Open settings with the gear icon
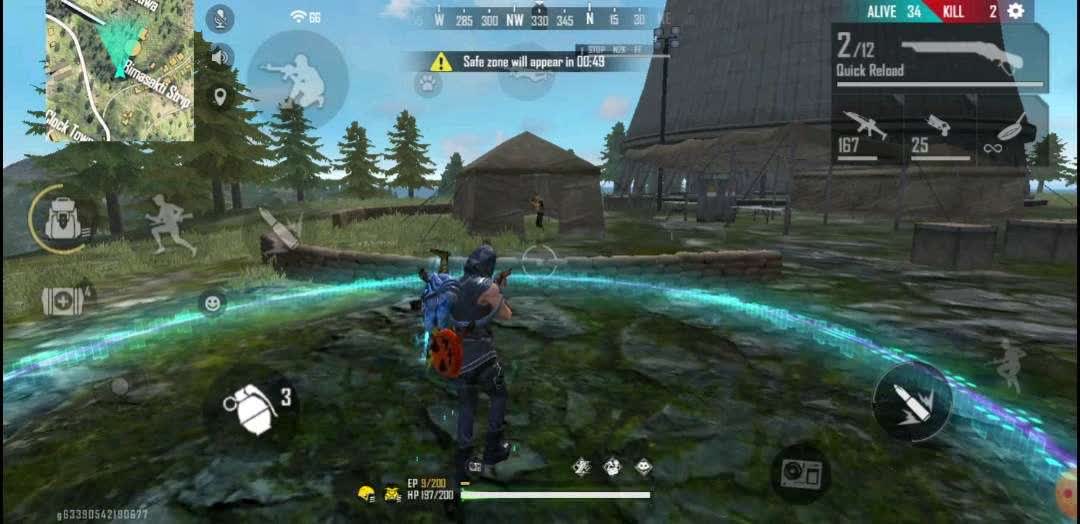Image resolution: width=1080 pixels, height=524 pixels. (1016, 11)
